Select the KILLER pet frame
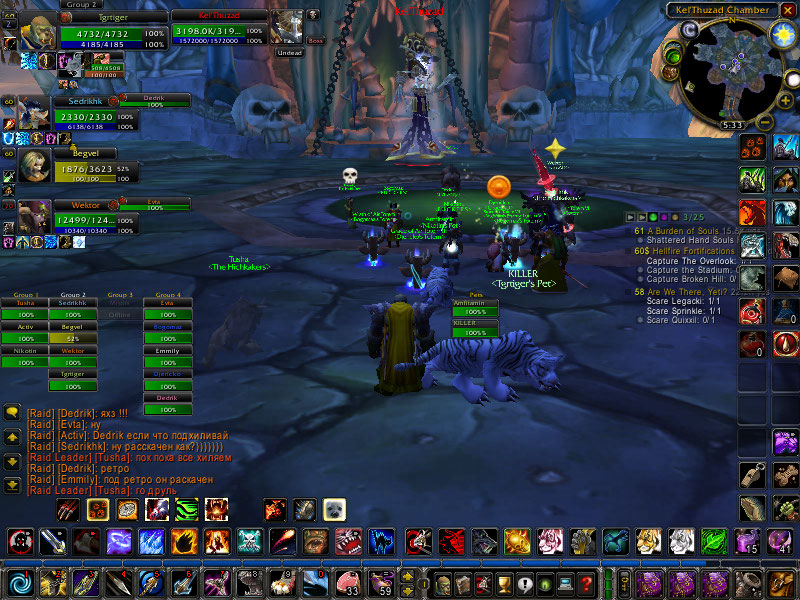 pyautogui.click(x=476, y=328)
